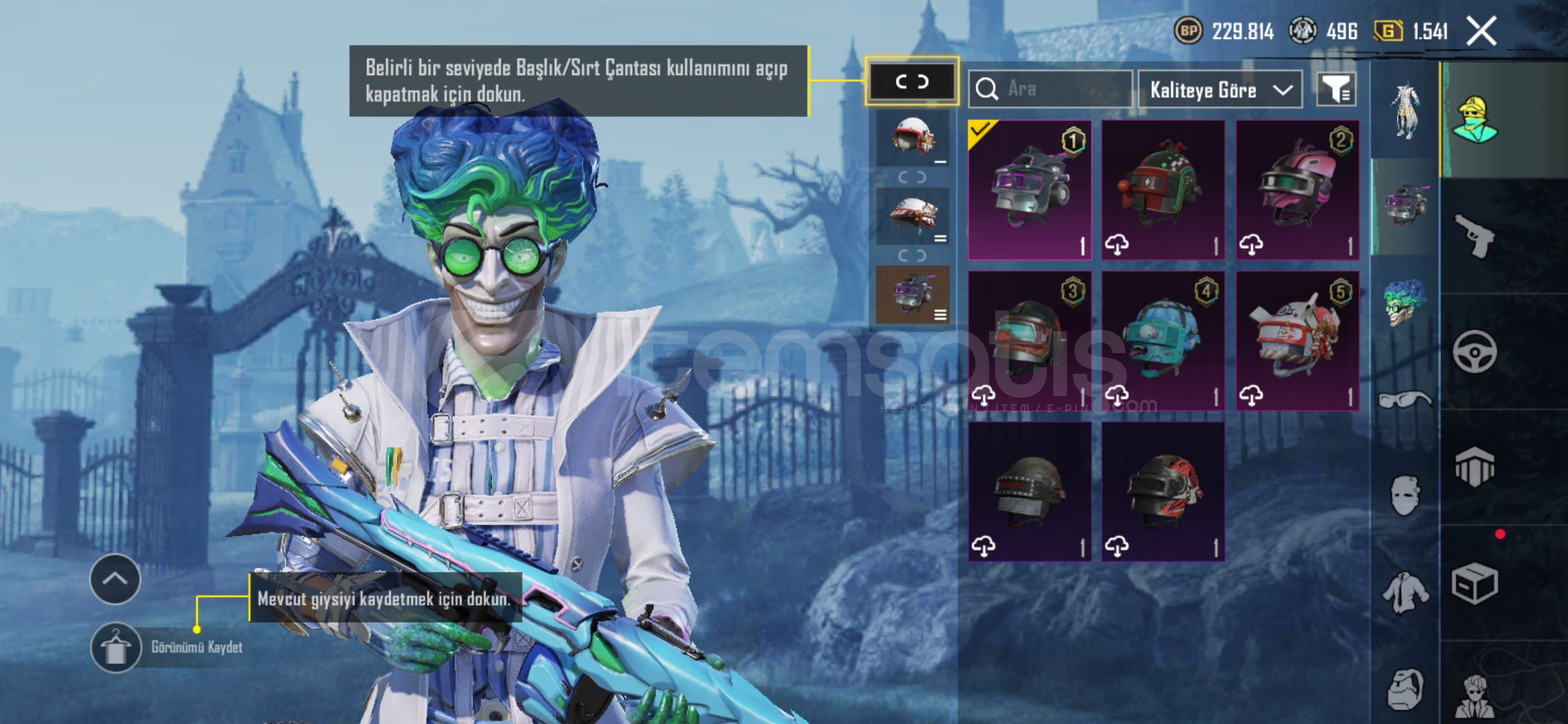Select the equipped purple-visor level 1 helmet
The image size is (1568, 724).
pyautogui.click(x=1029, y=190)
